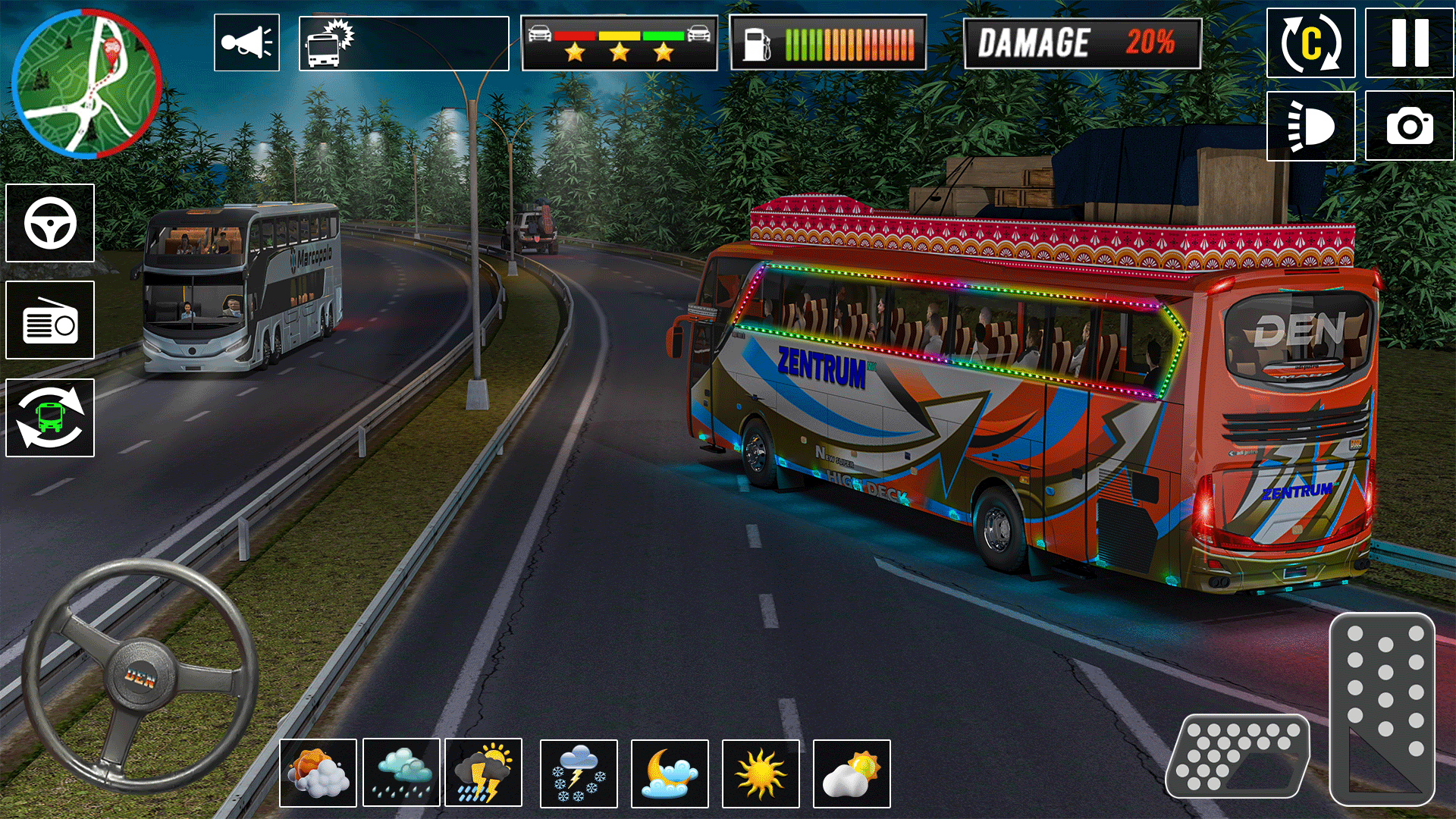1456x819 pixels.
Task: Honk the bus horn
Action: pos(246,42)
